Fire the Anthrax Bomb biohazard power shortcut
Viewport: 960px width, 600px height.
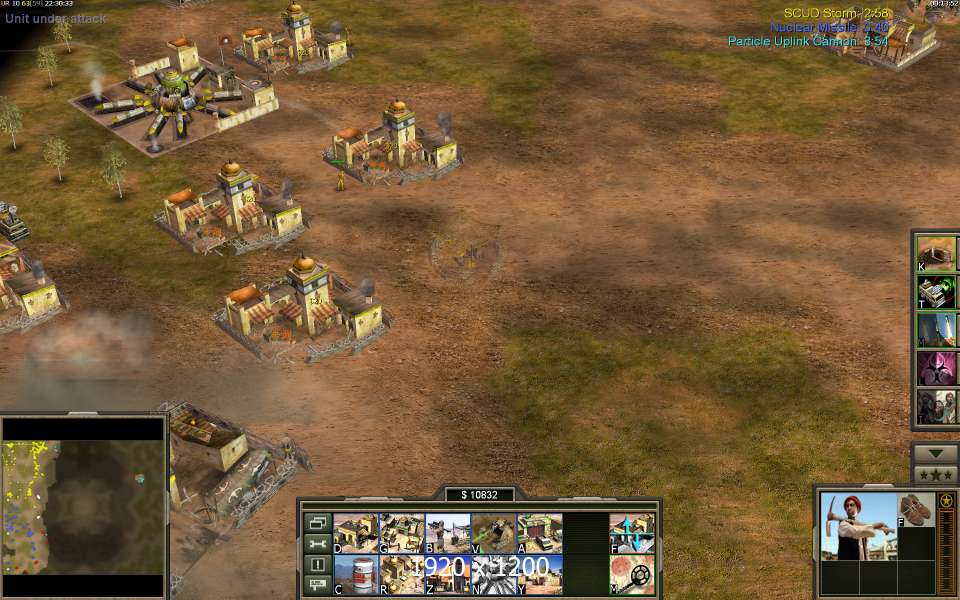click(x=938, y=368)
